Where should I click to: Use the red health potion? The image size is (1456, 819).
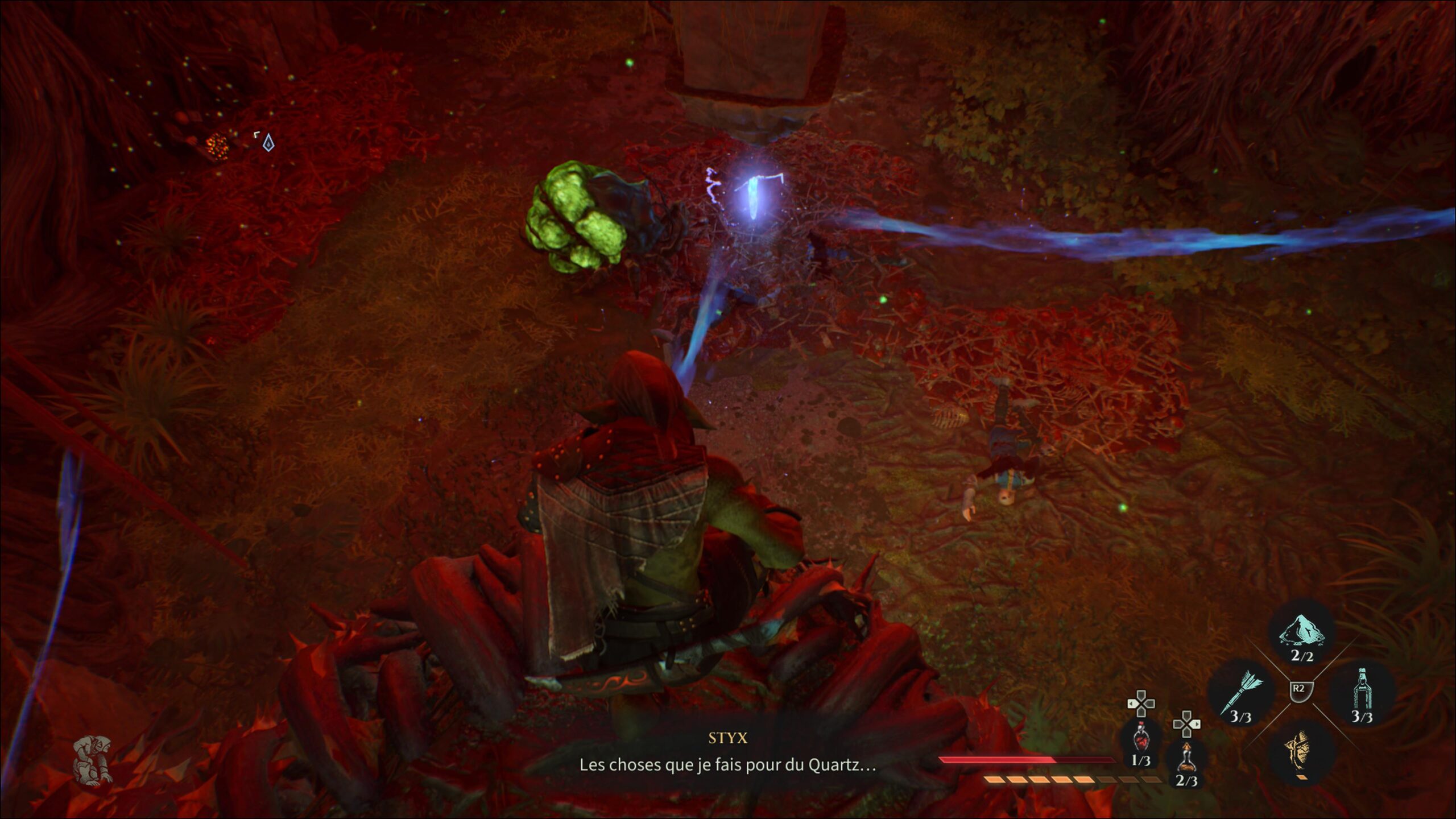coord(1140,739)
